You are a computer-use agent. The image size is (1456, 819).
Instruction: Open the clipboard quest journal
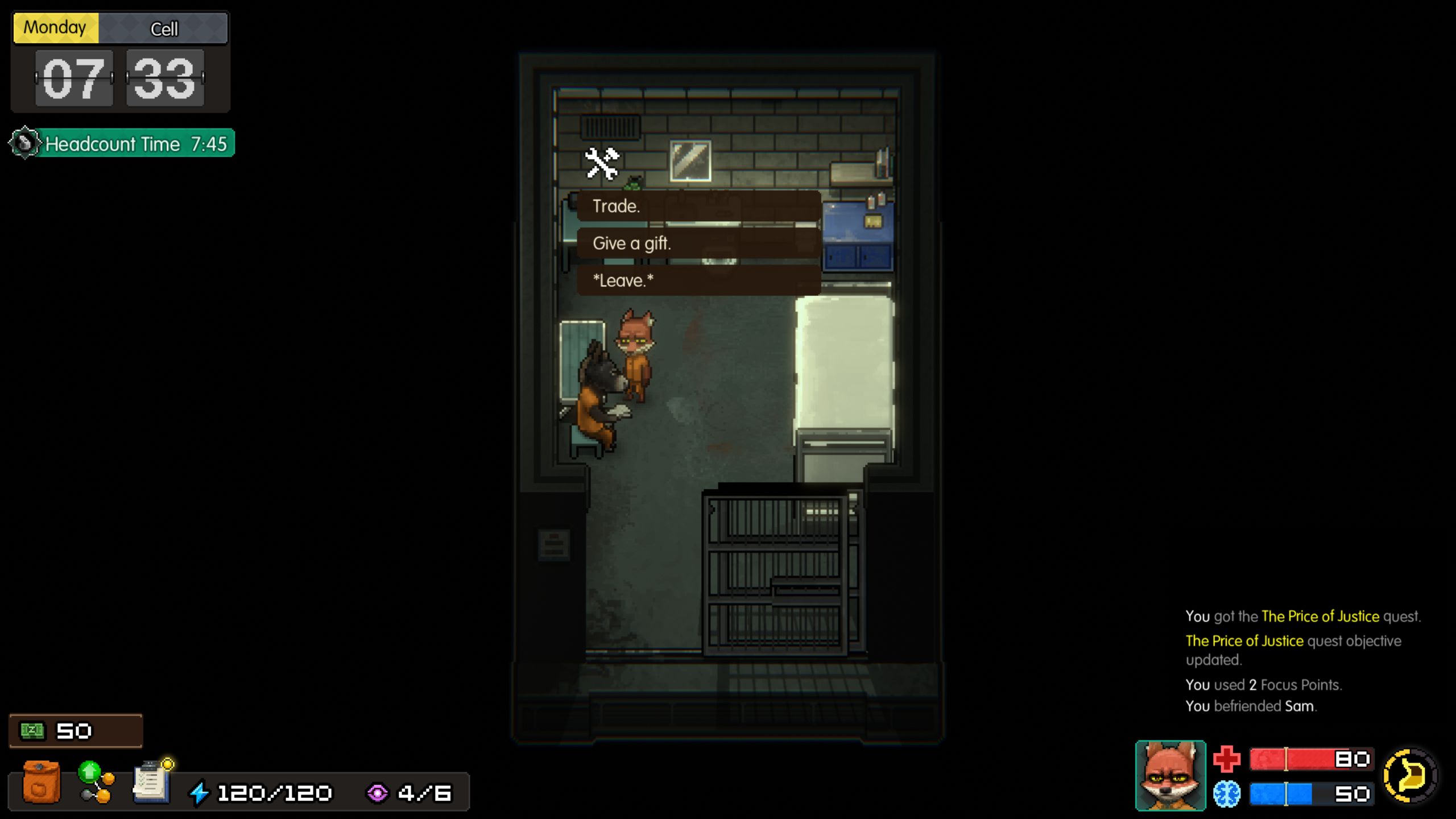pyautogui.click(x=152, y=783)
